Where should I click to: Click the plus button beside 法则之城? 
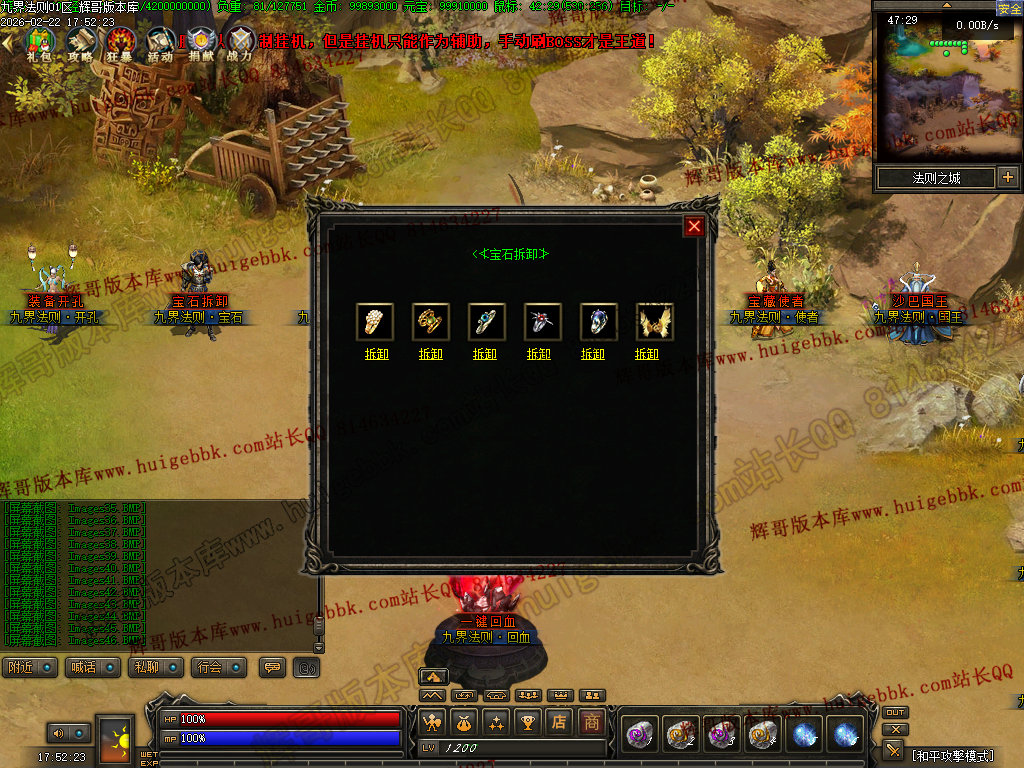coord(1007,178)
